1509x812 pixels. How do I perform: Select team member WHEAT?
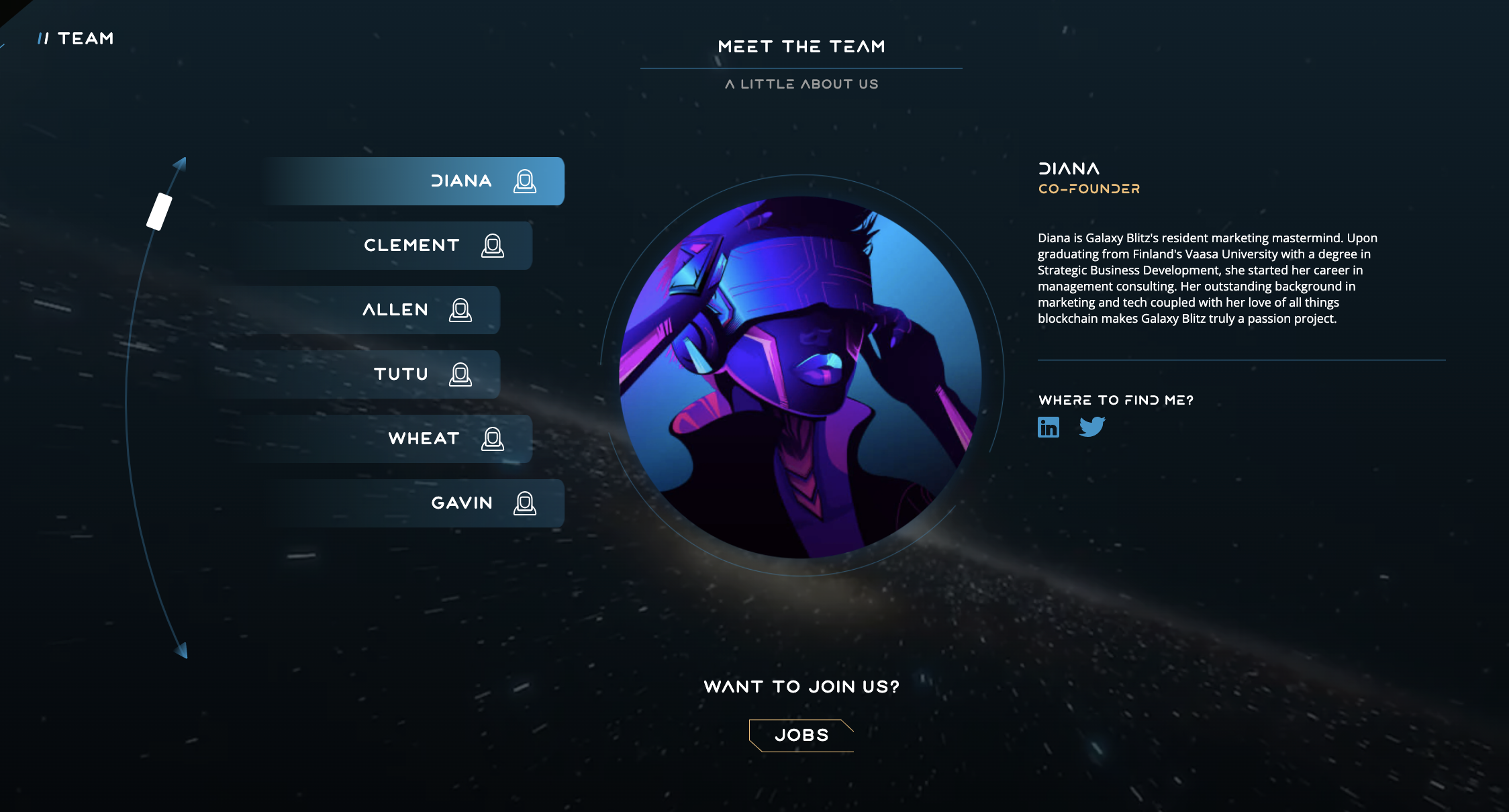pos(424,438)
